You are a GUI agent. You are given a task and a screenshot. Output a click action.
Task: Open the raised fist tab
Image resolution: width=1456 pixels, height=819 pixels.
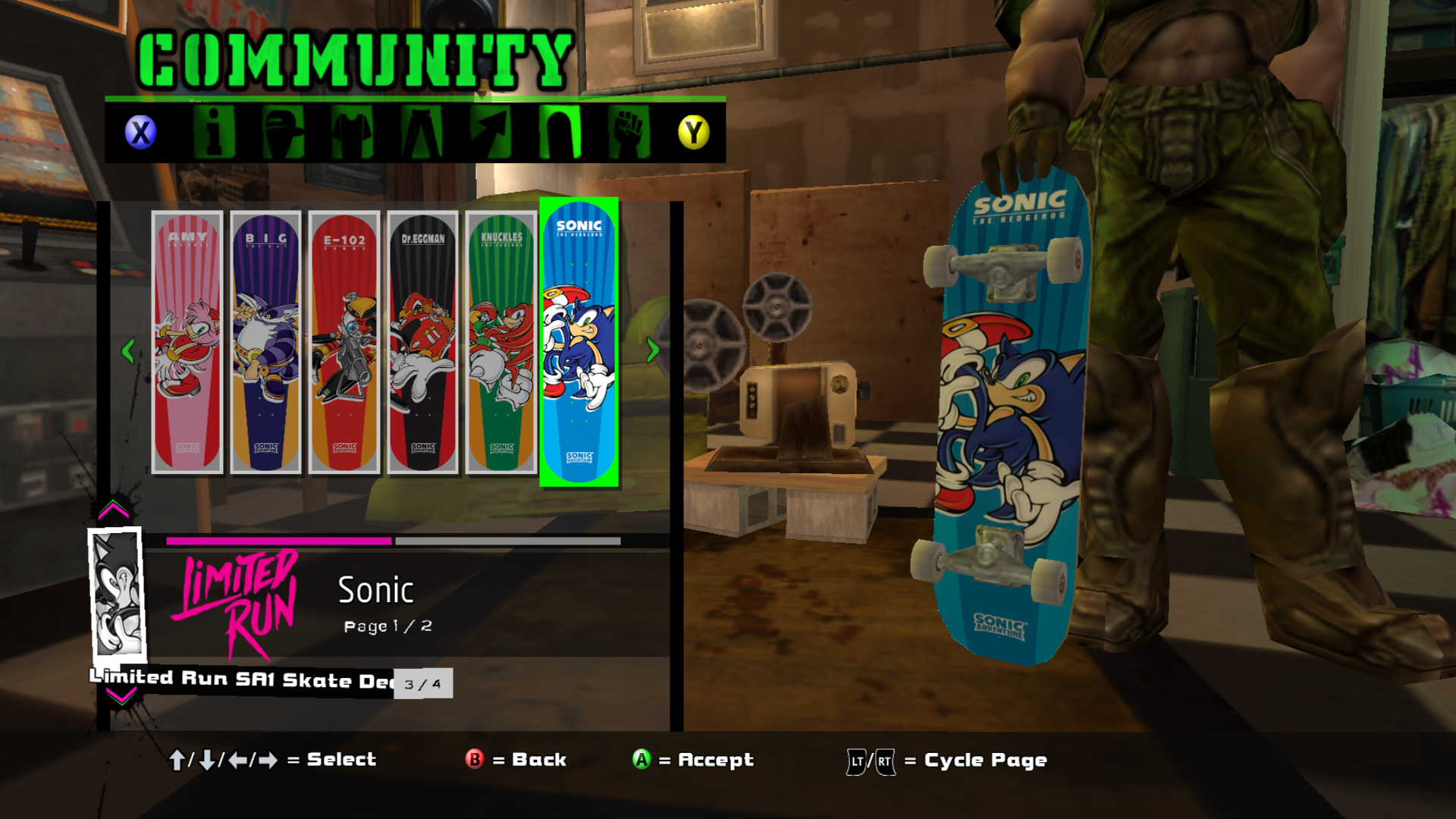(x=629, y=132)
